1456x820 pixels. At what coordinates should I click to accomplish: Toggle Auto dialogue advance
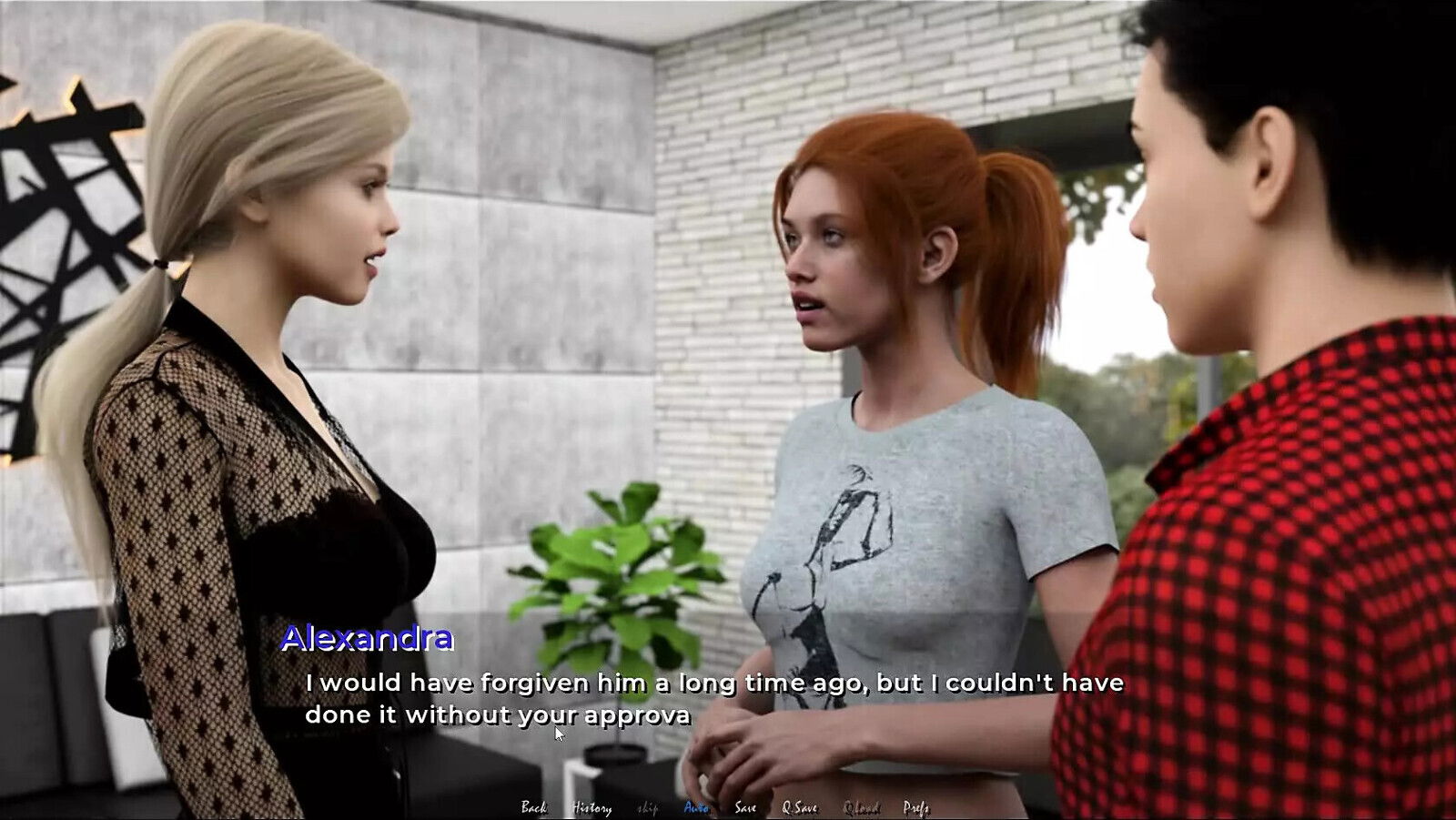[696, 807]
